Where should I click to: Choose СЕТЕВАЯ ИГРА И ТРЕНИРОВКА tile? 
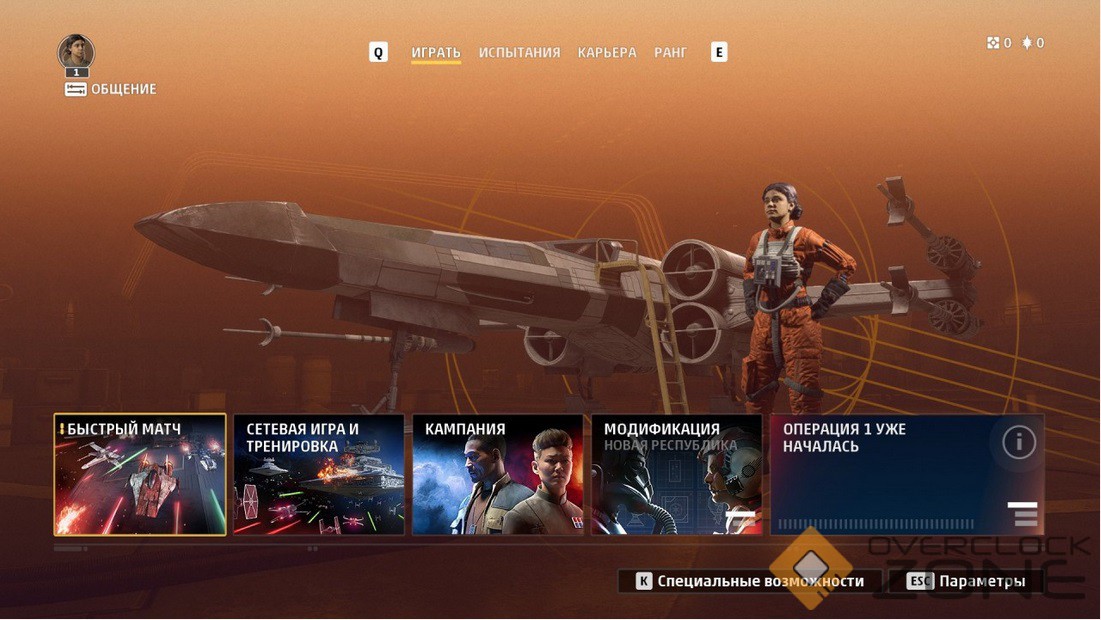point(319,475)
